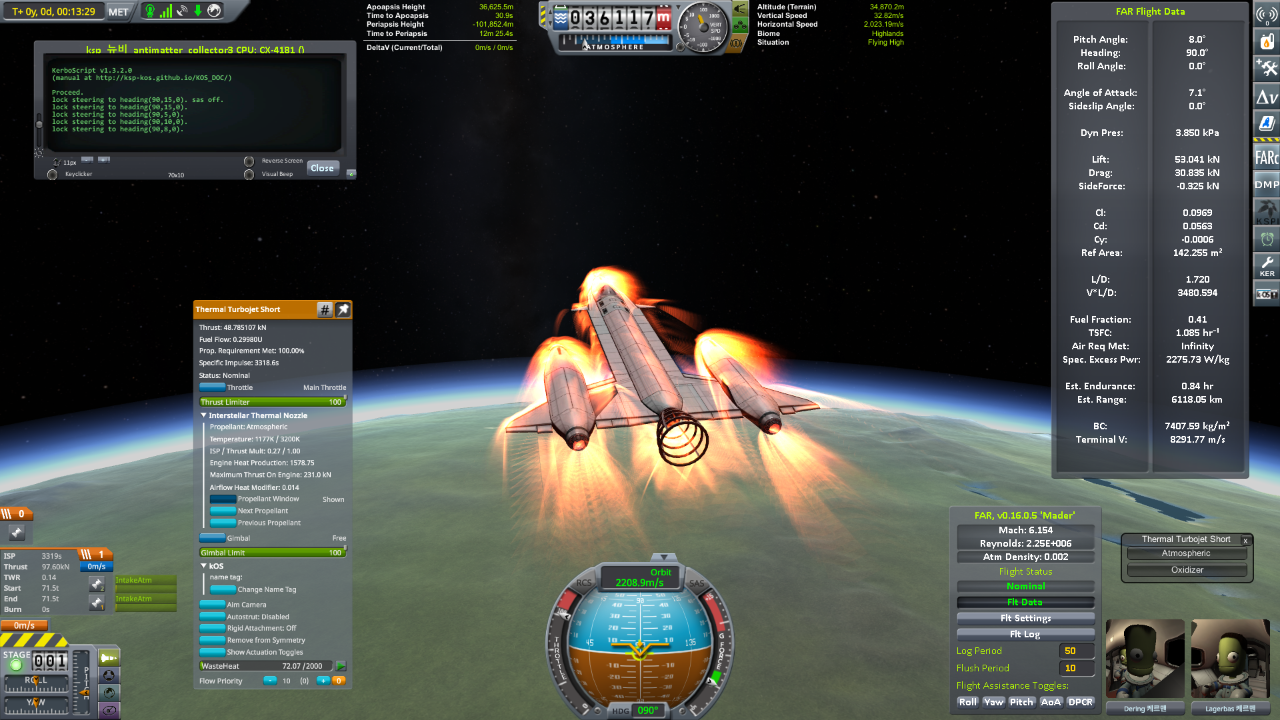
Task: Close the kOS terminal window
Action: tap(322, 168)
